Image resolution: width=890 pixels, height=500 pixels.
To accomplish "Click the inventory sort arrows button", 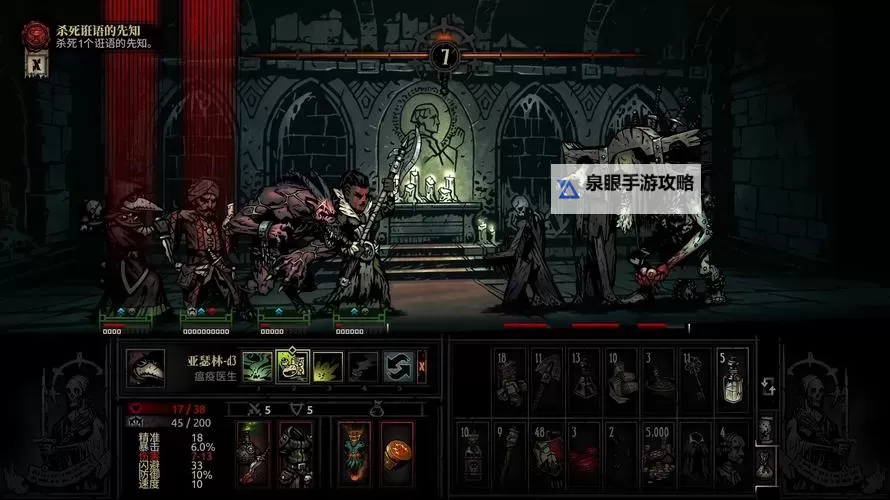I will (767, 386).
